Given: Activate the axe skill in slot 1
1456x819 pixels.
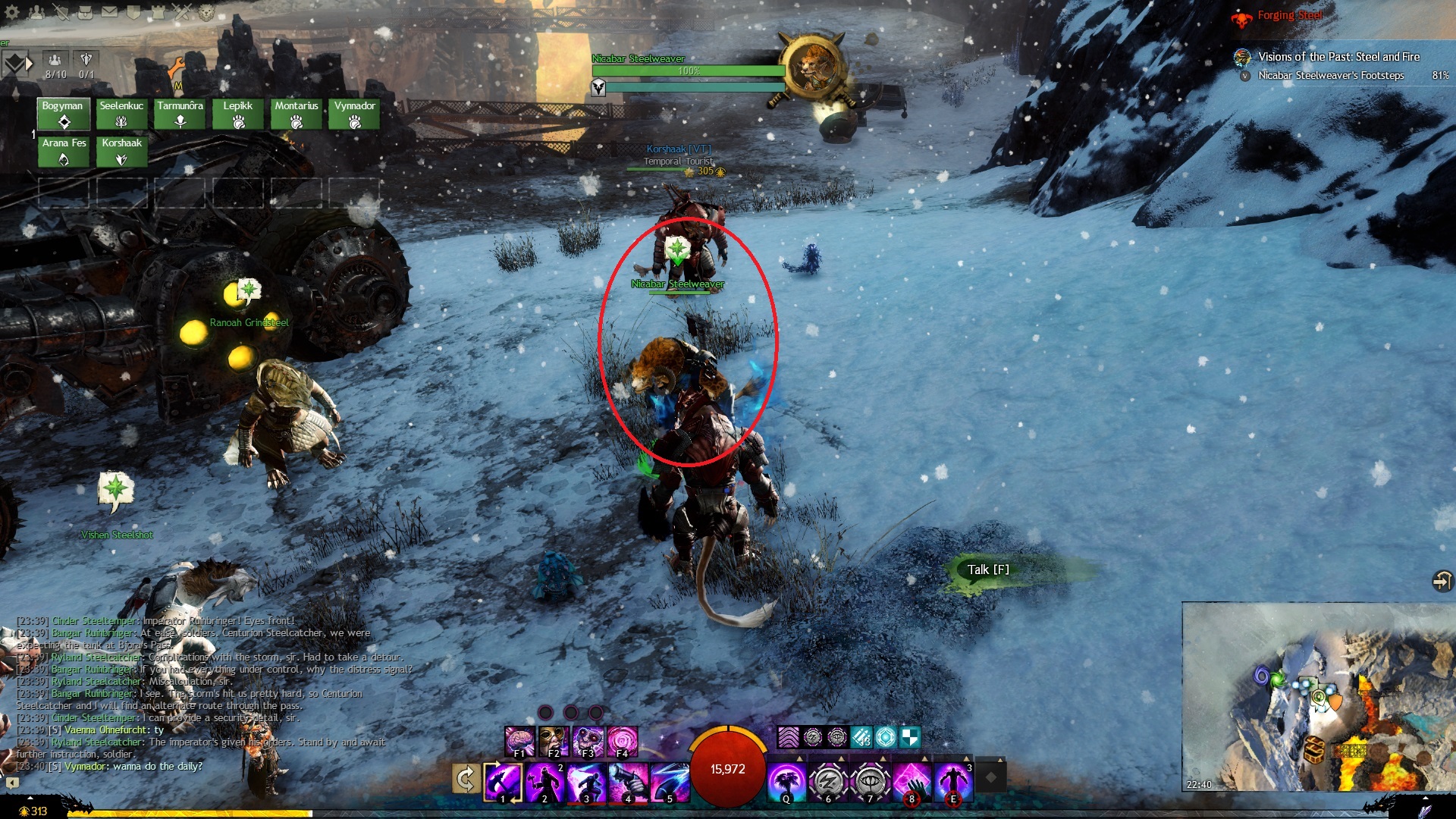Looking at the screenshot, I should pos(504,782).
